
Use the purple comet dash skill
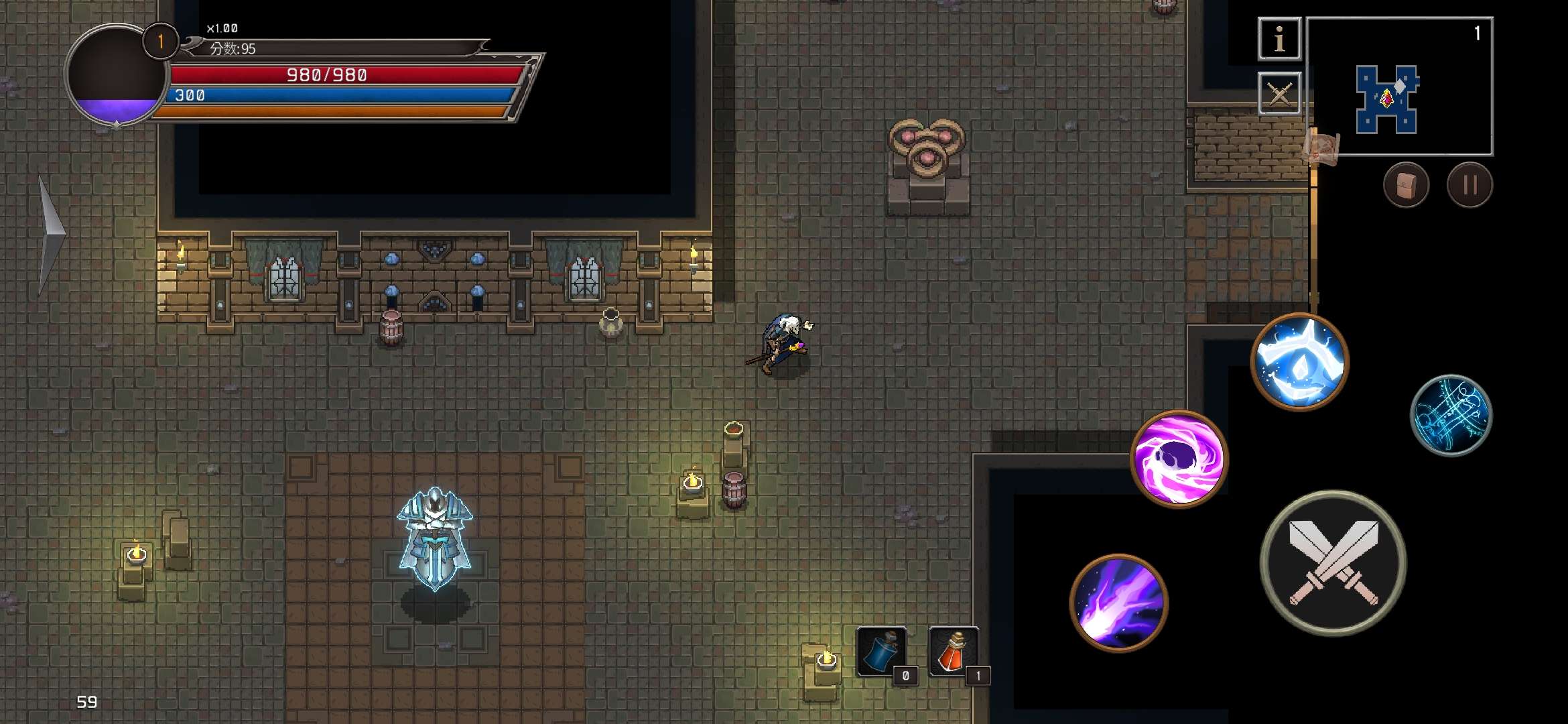(x=1119, y=602)
